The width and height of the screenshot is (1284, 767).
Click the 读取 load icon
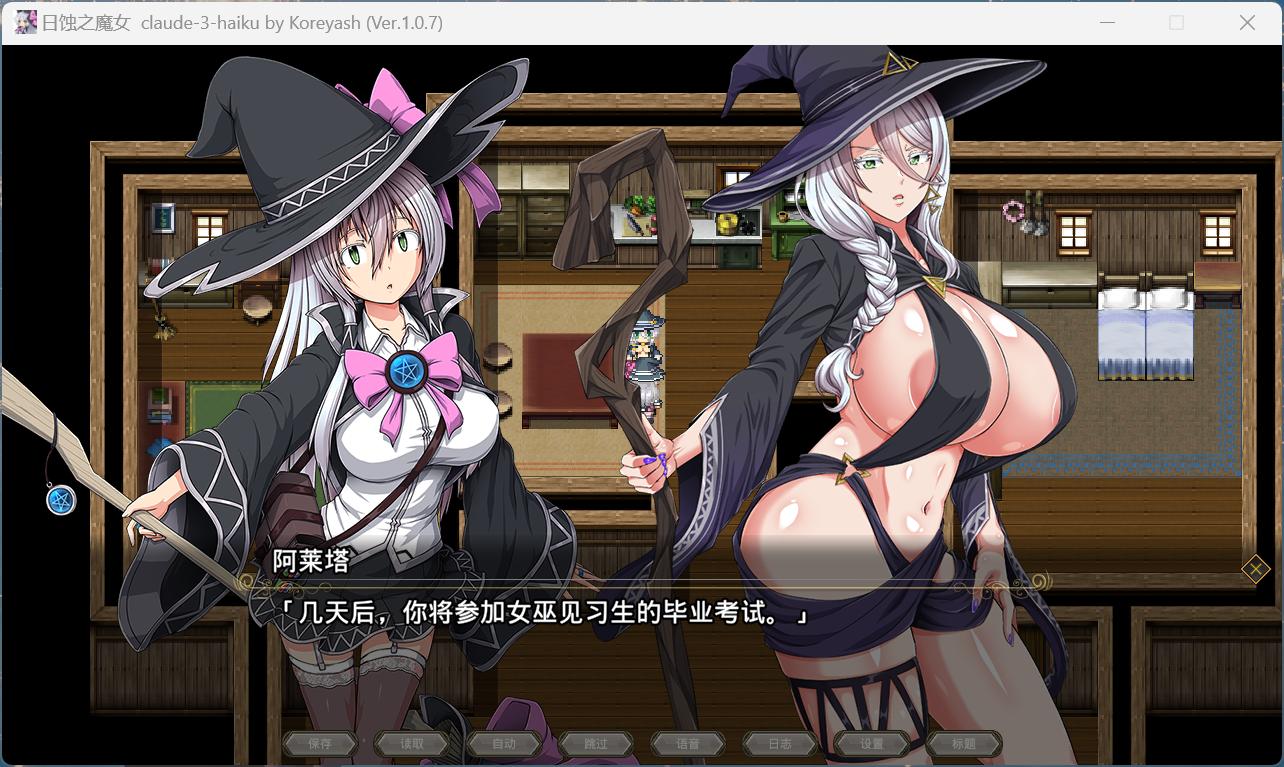point(411,743)
